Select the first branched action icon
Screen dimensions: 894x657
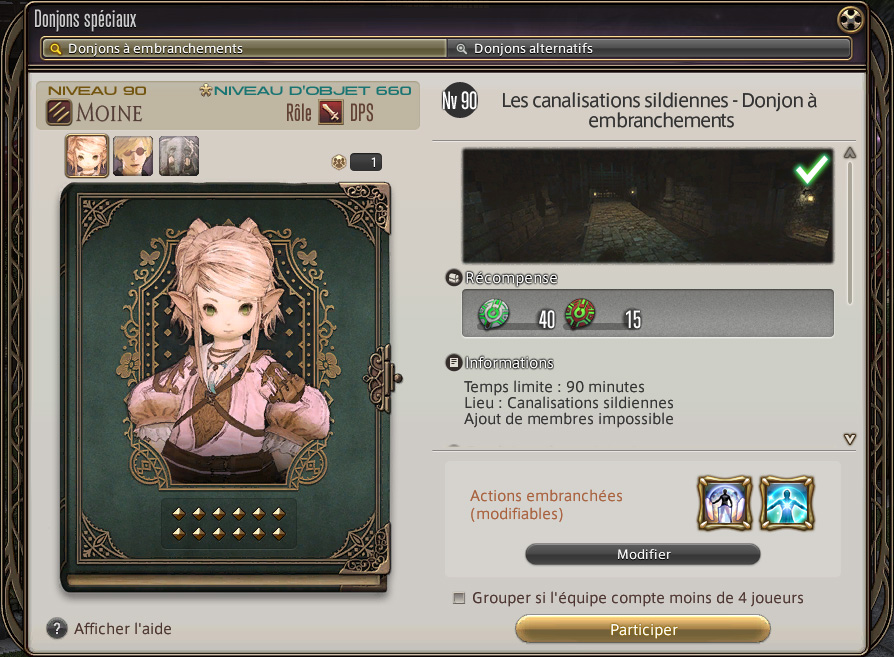point(722,503)
